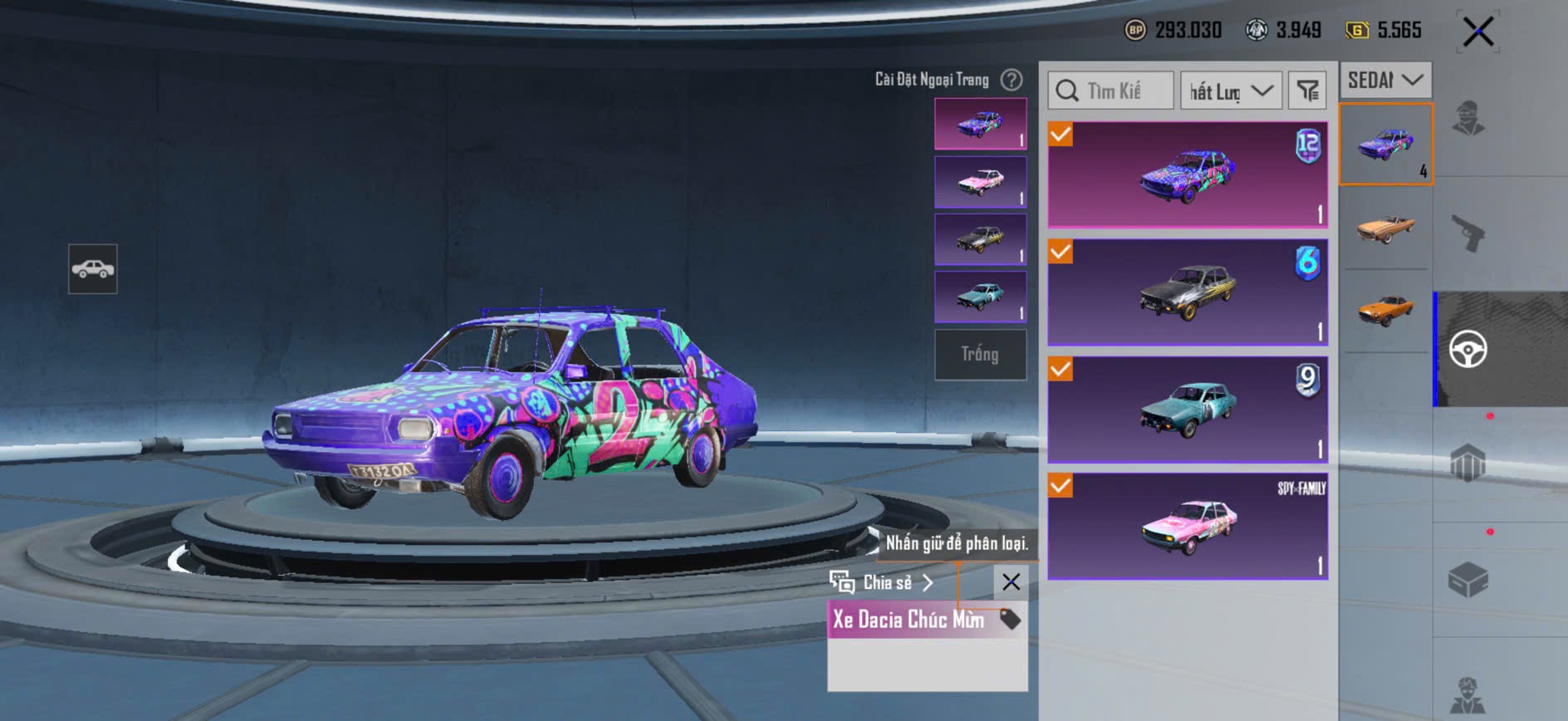Select the purple graffiti Dacia skin card
1568x721 pixels.
pyautogui.click(x=1188, y=175)
